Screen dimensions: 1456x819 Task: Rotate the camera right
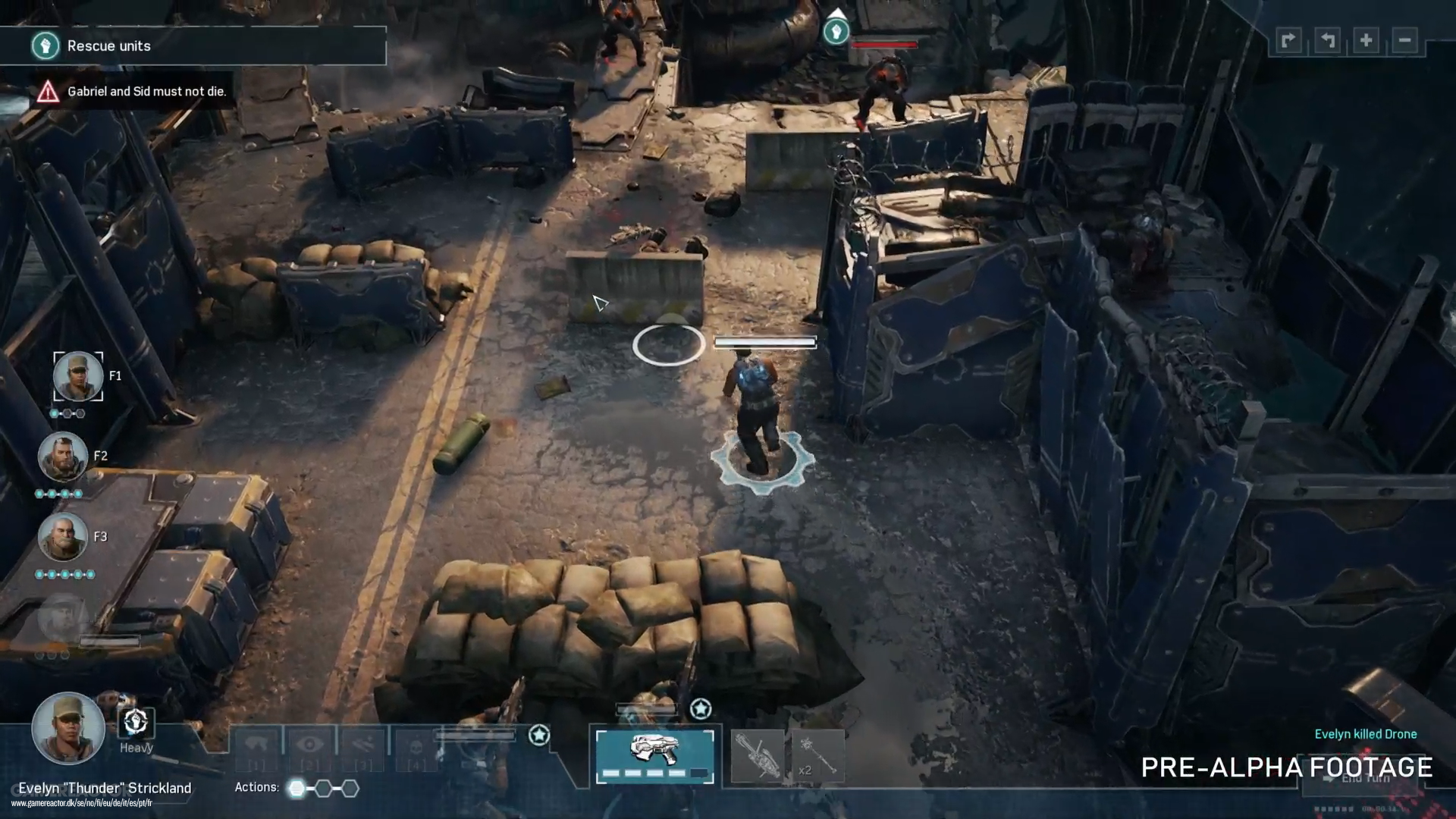(x=1288, y=40)
